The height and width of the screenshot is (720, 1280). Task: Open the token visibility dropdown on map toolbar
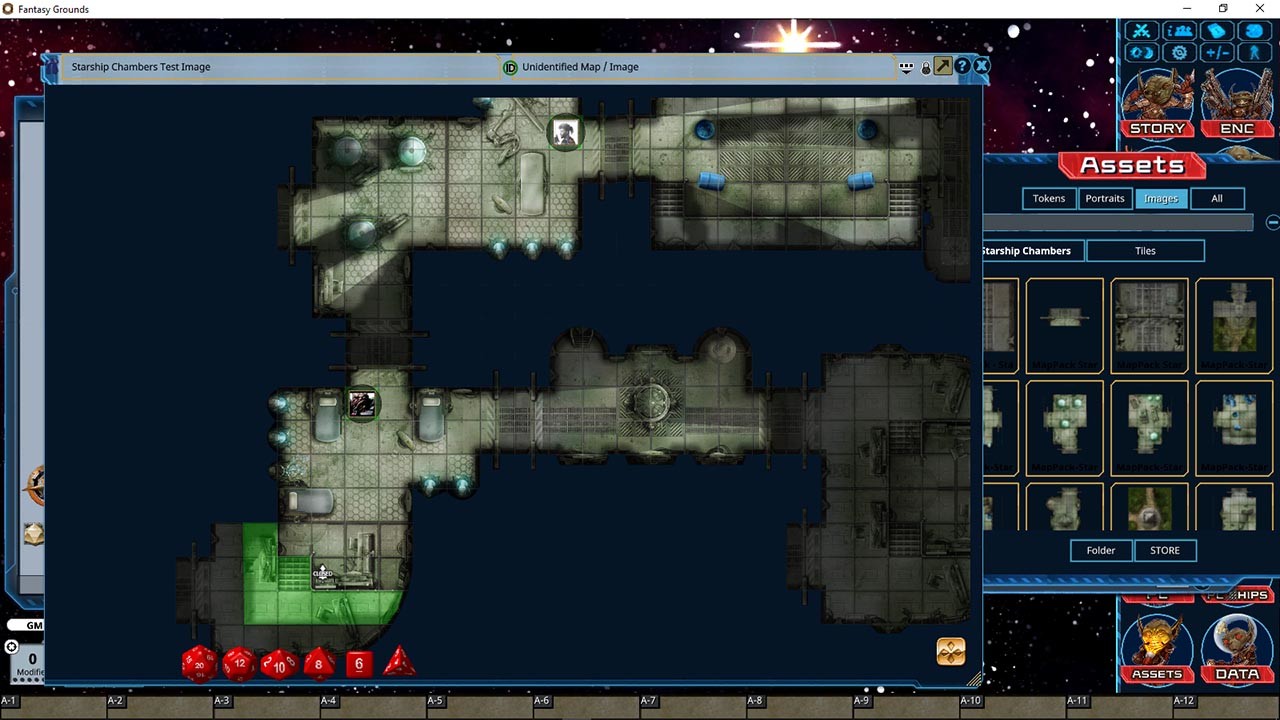coord(905,66)
